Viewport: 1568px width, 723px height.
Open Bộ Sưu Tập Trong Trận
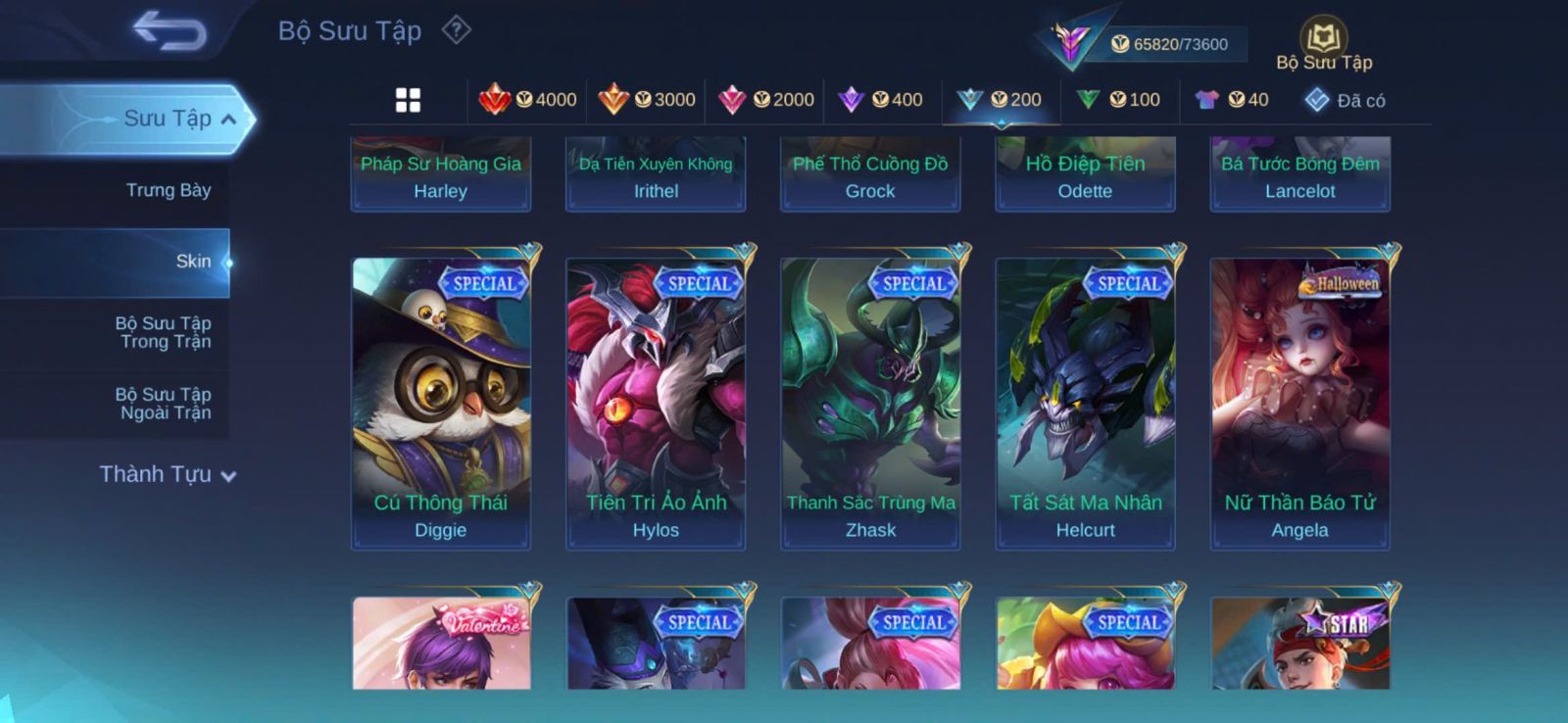(165, 332)
